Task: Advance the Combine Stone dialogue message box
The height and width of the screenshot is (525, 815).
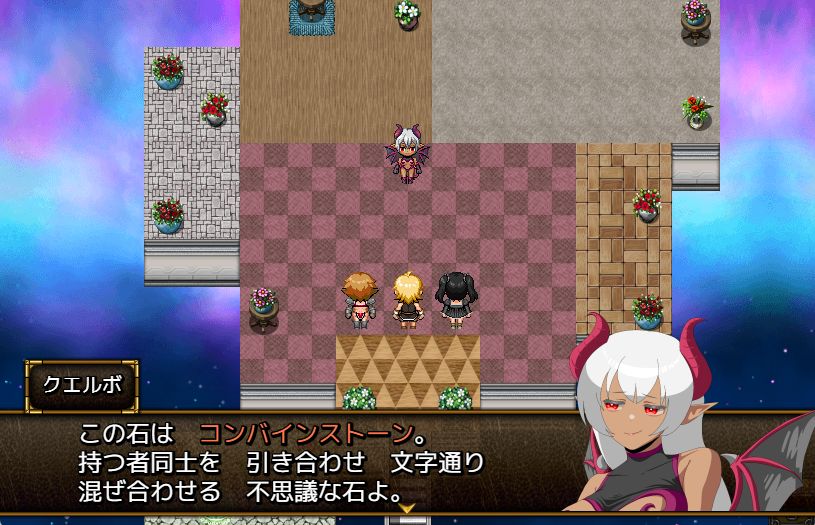Action: tap(300, 462)
